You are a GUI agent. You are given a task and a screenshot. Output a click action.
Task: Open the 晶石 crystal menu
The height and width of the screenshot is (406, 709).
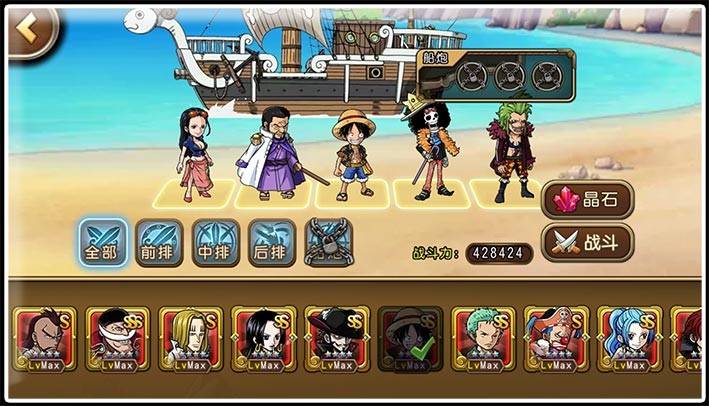pyautogui.click(x=590, y=200)
